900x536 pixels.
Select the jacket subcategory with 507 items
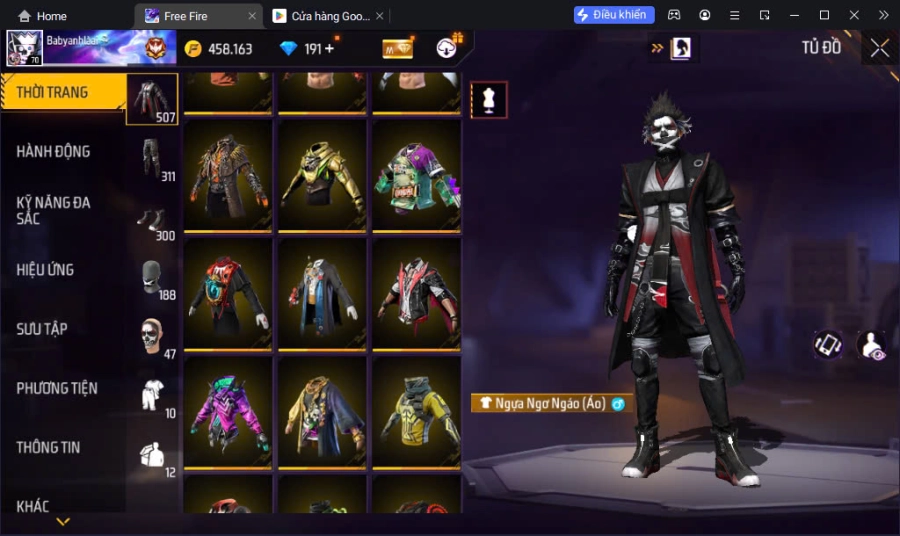[x=153, y=99]
